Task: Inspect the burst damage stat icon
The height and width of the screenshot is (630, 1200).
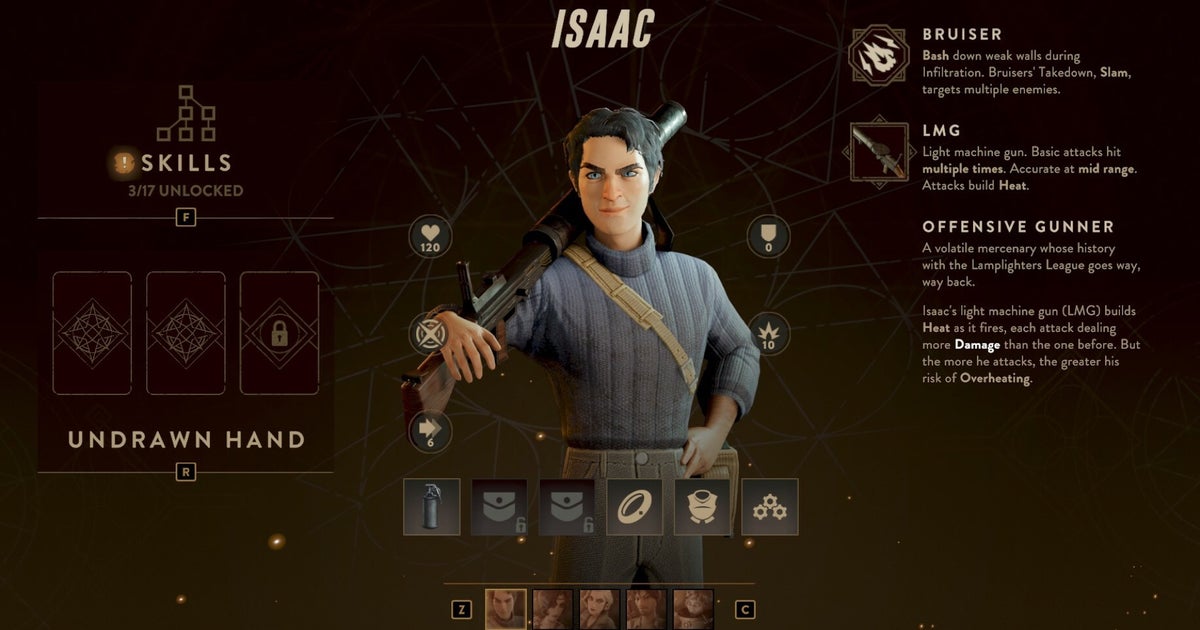Action: [x=769, y=334]
